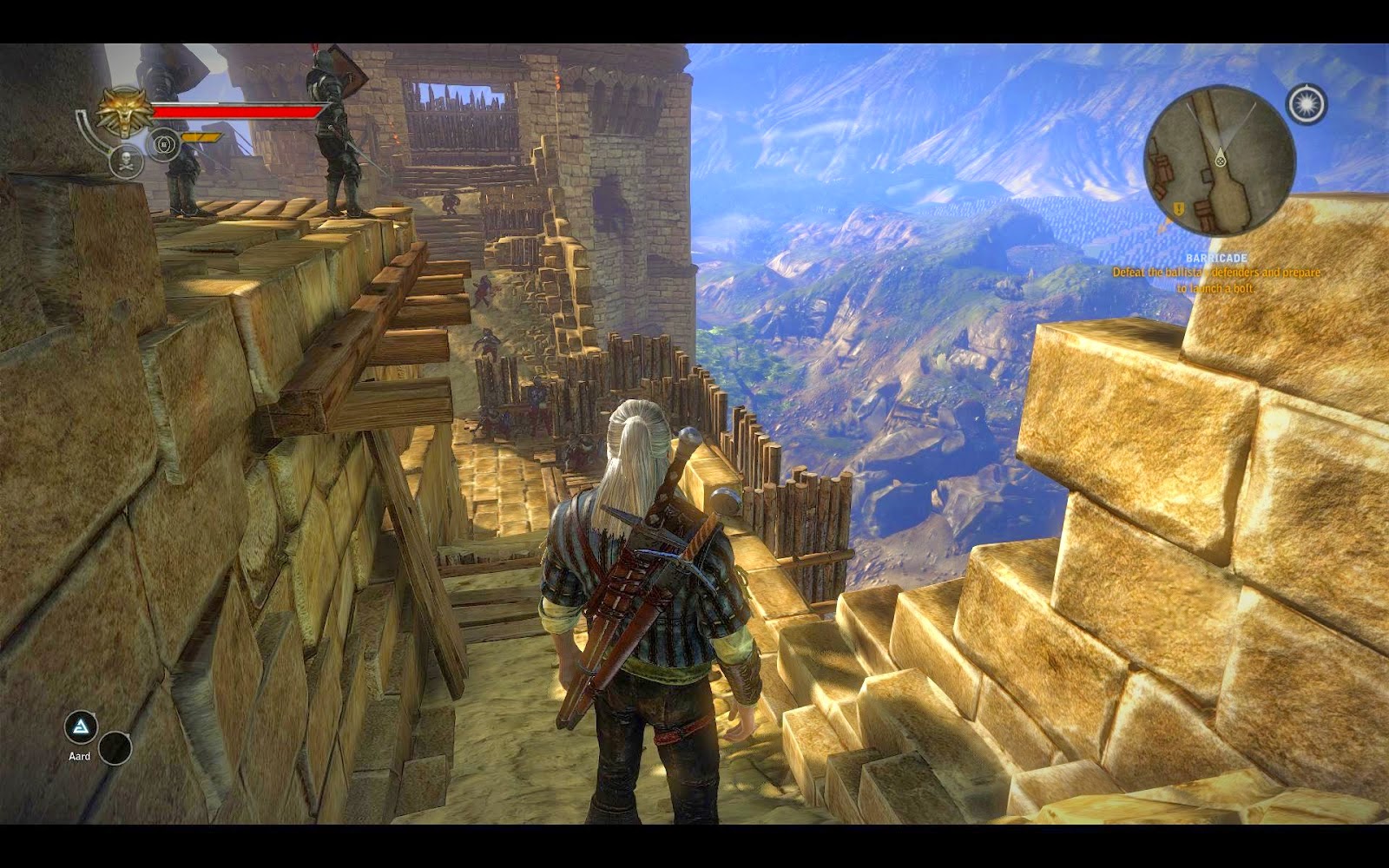Click the interlocking rings icon beside the medallion
Viewport: 1389px width, 868px height.
click(162, 143)
